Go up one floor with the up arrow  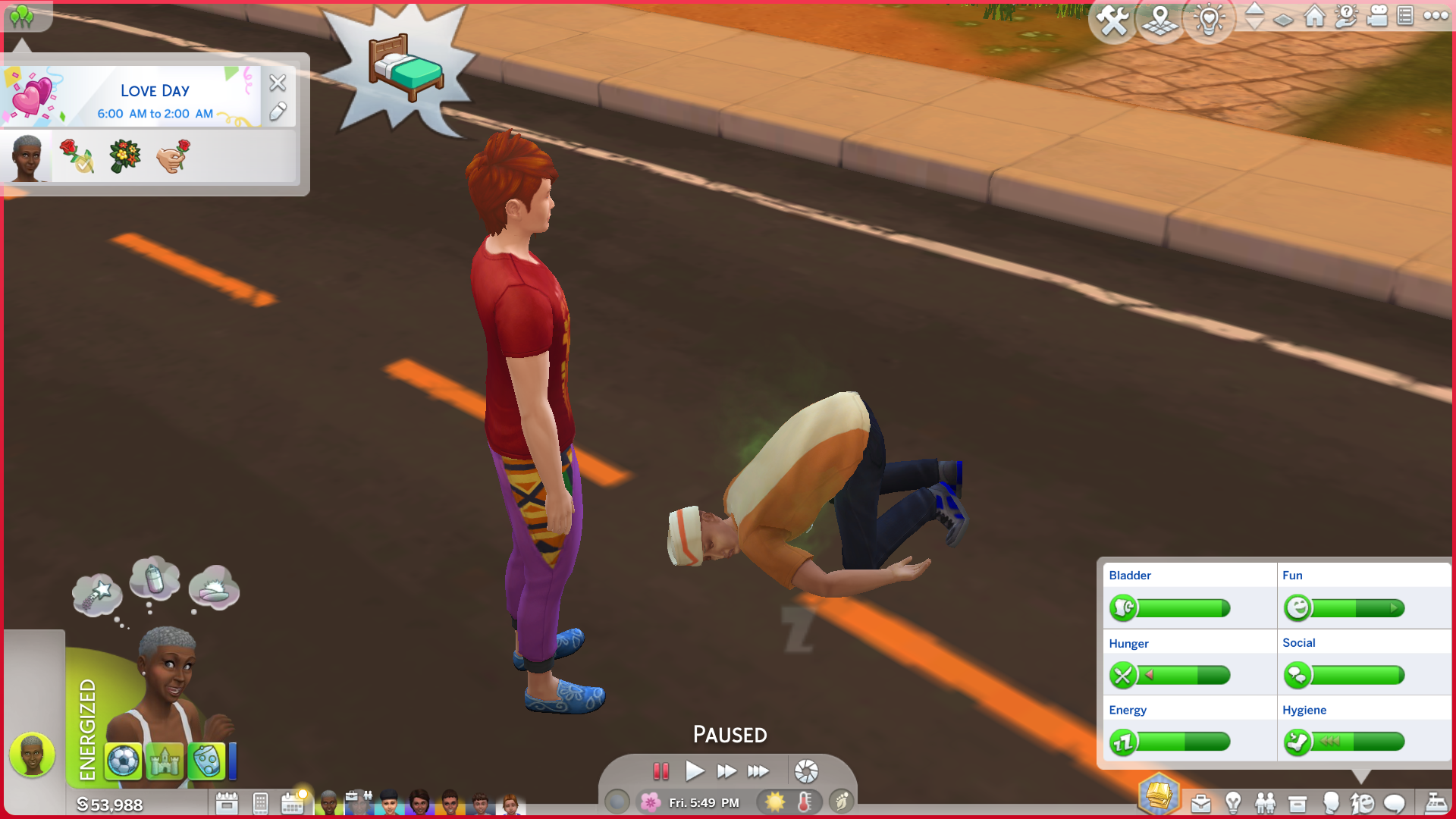click(x=1254, y=8)
